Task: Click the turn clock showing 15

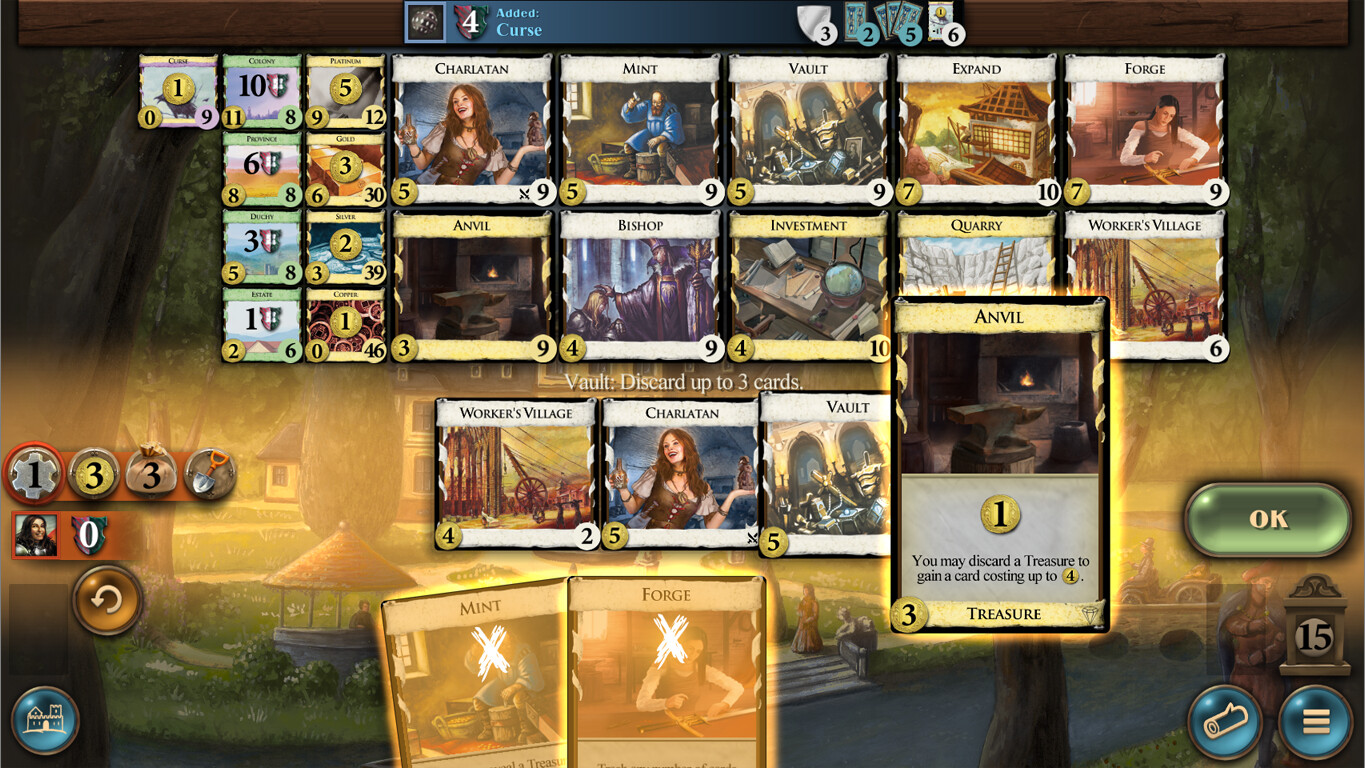Action: tap(1312, 636)
